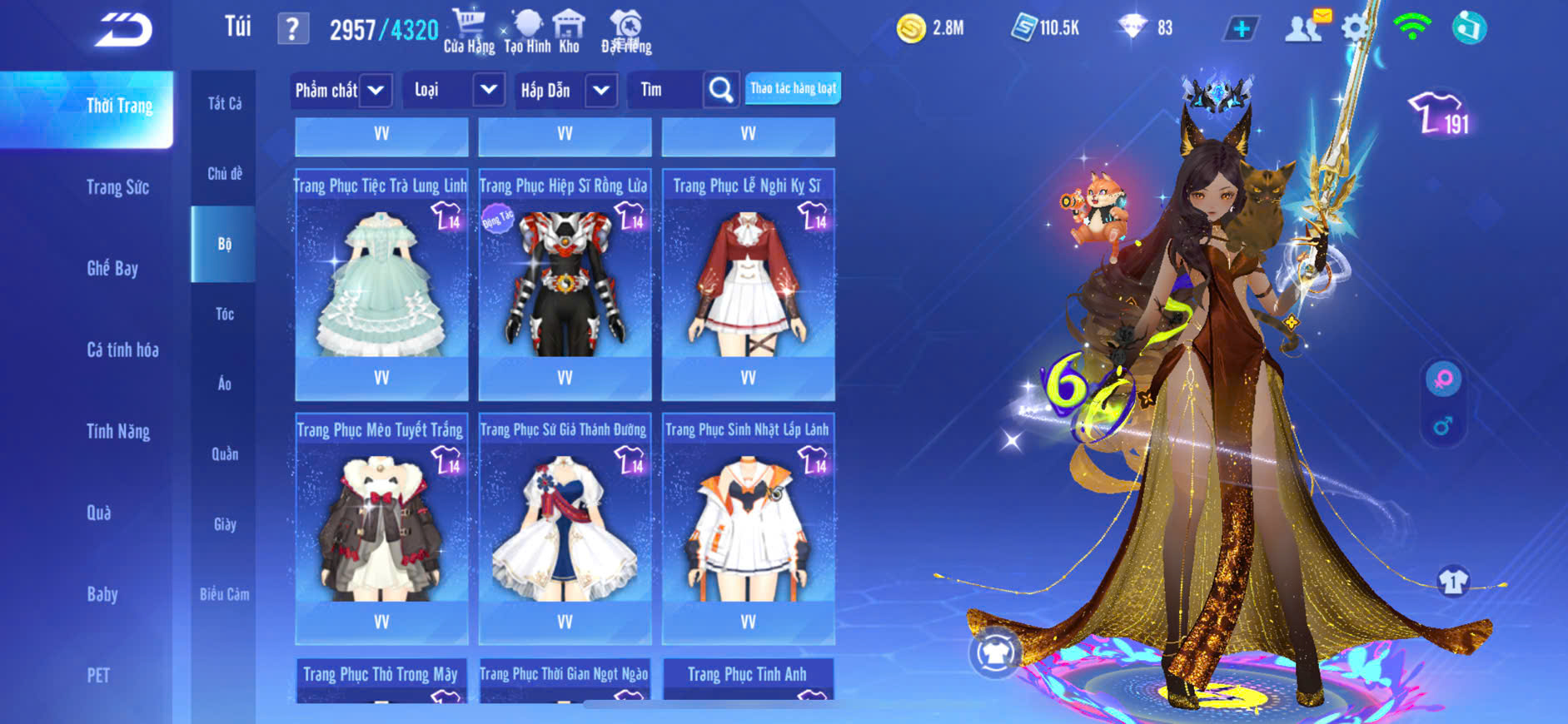
Task: Click the question mark help button
Action: [292, 30]
